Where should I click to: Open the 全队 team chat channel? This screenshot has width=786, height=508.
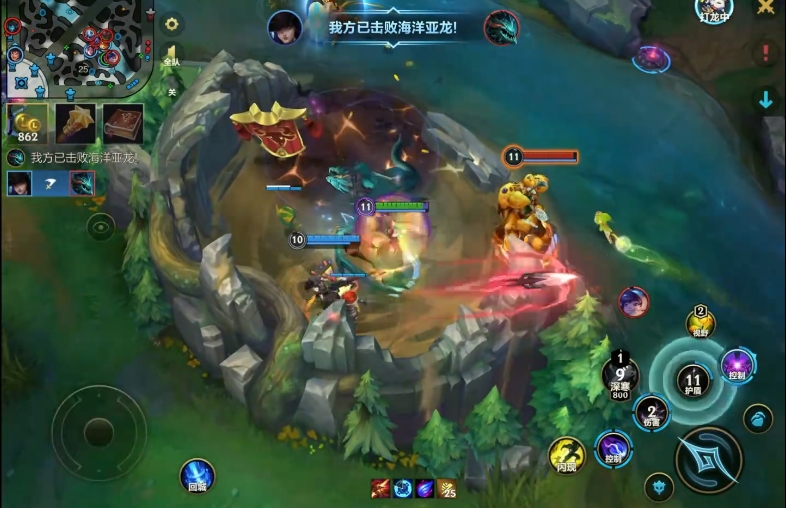coord(172,56)
